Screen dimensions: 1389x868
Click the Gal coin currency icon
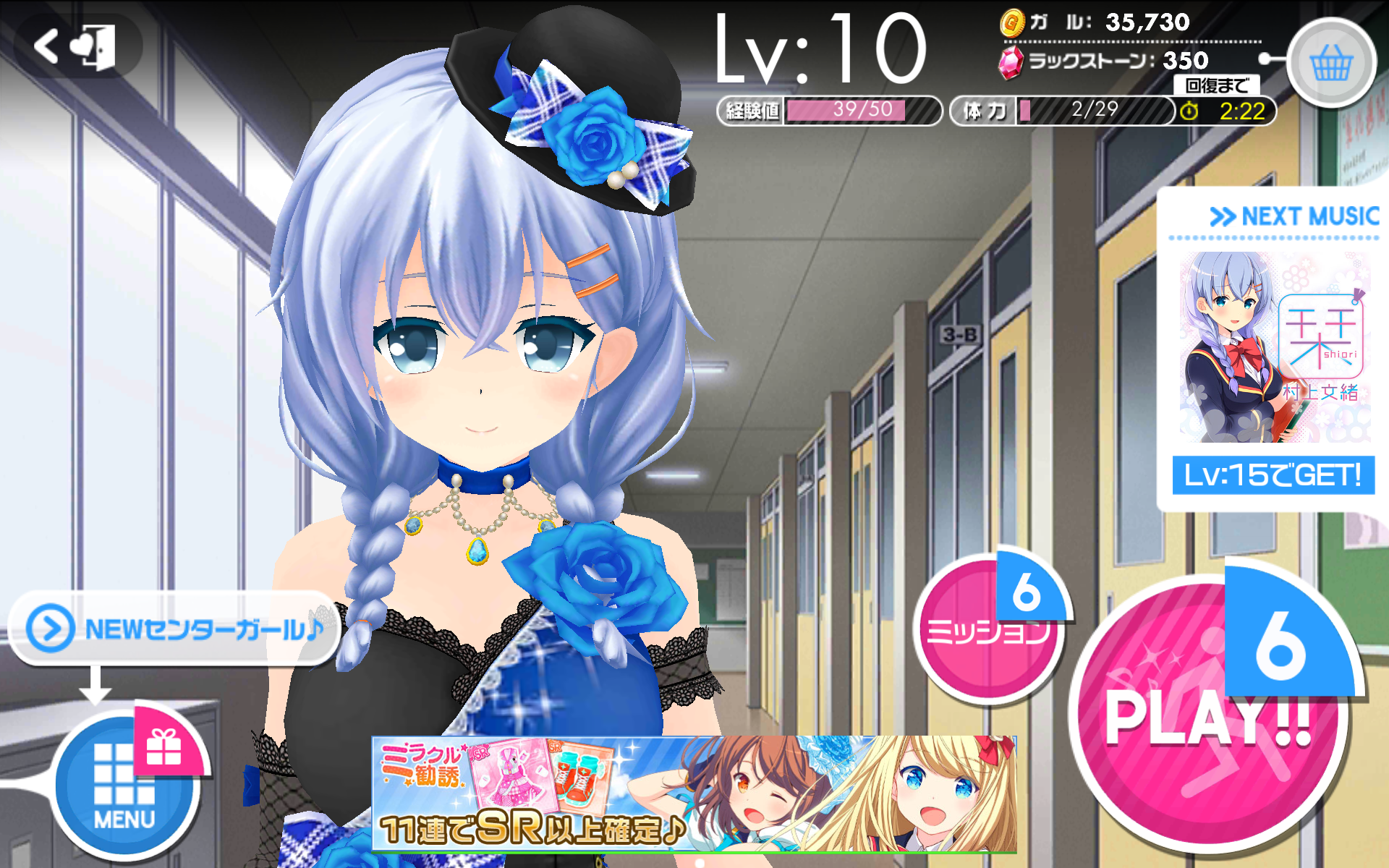(x=1012, y=22)
